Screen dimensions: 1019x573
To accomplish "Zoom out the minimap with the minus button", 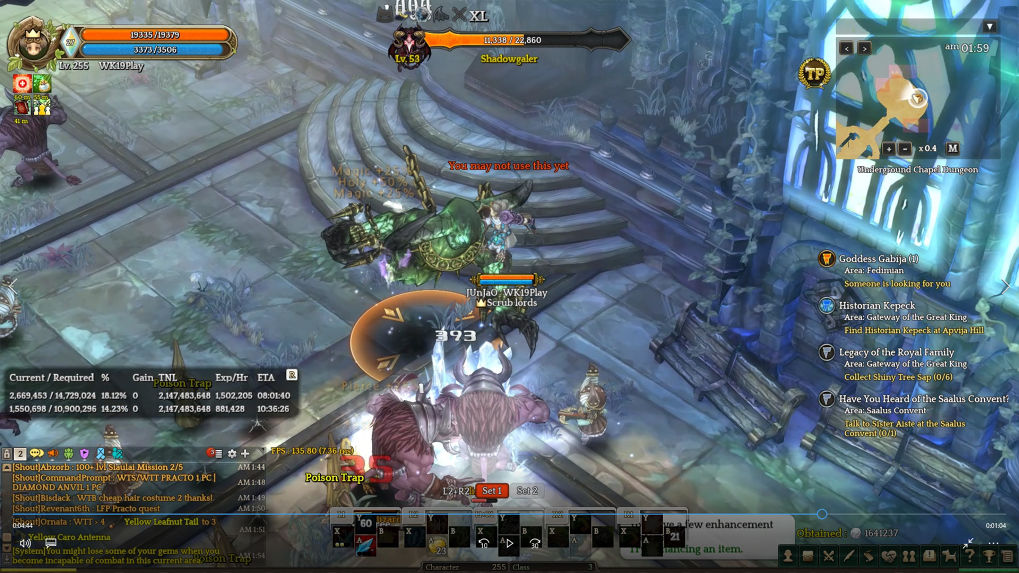I will coord(904,149).
